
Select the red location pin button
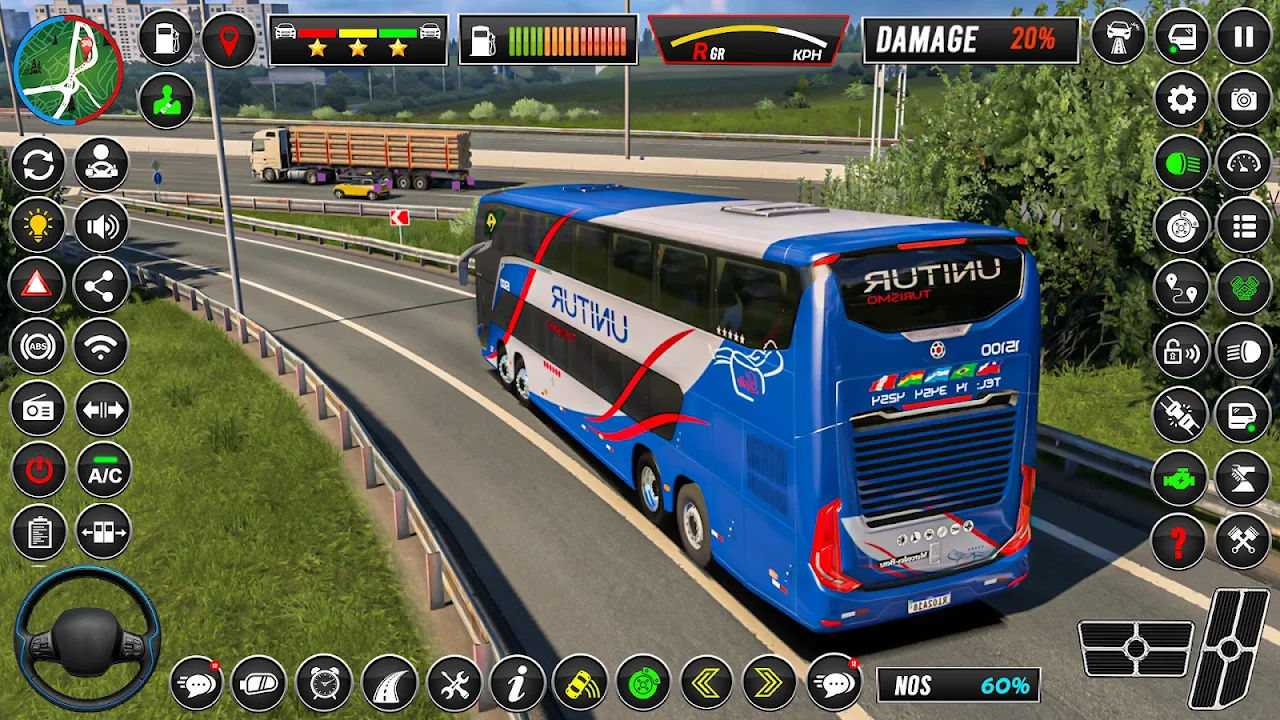tap(229, 39)
